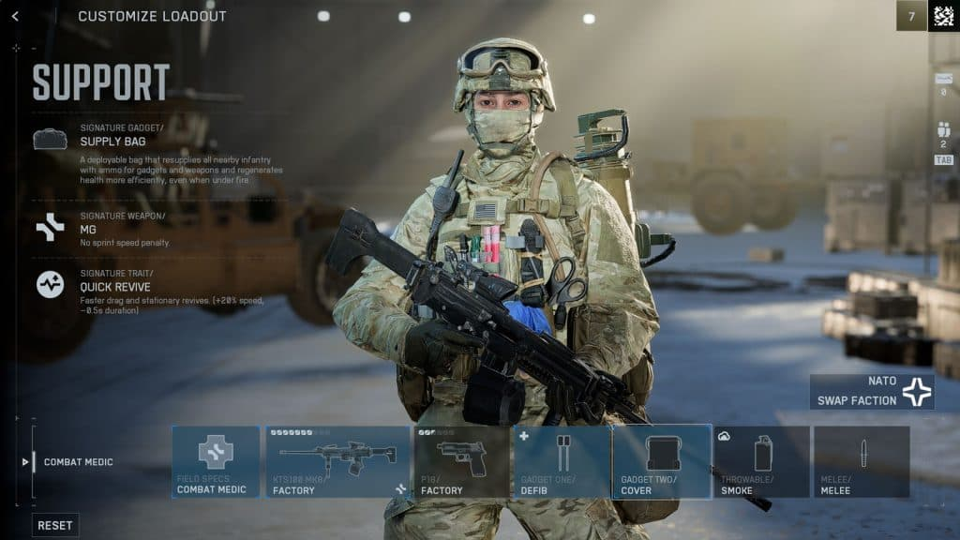Choose the P18 sidearm slot
960x540 pixels.
461,462
